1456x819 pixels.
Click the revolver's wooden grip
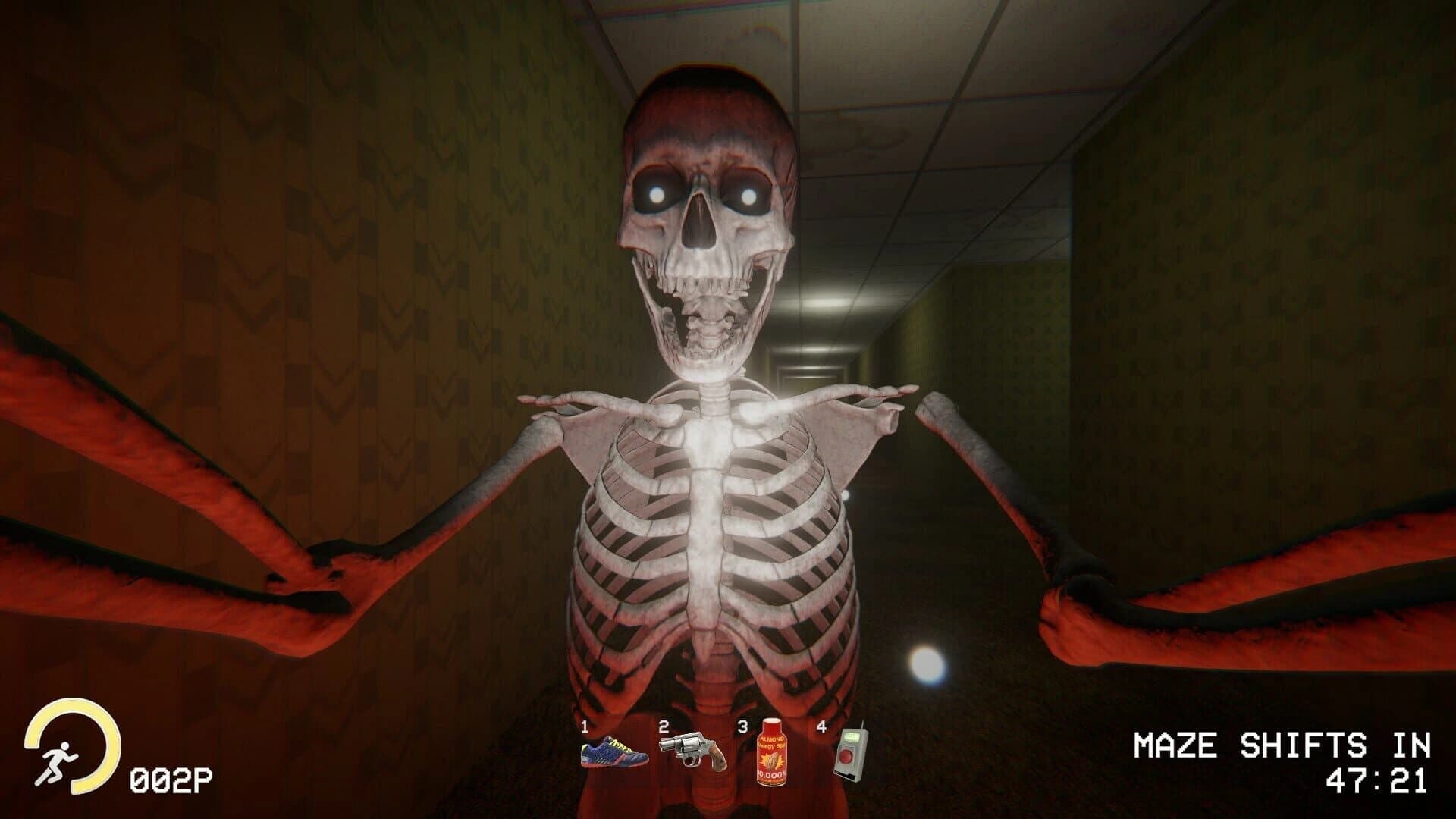(717, 761)
